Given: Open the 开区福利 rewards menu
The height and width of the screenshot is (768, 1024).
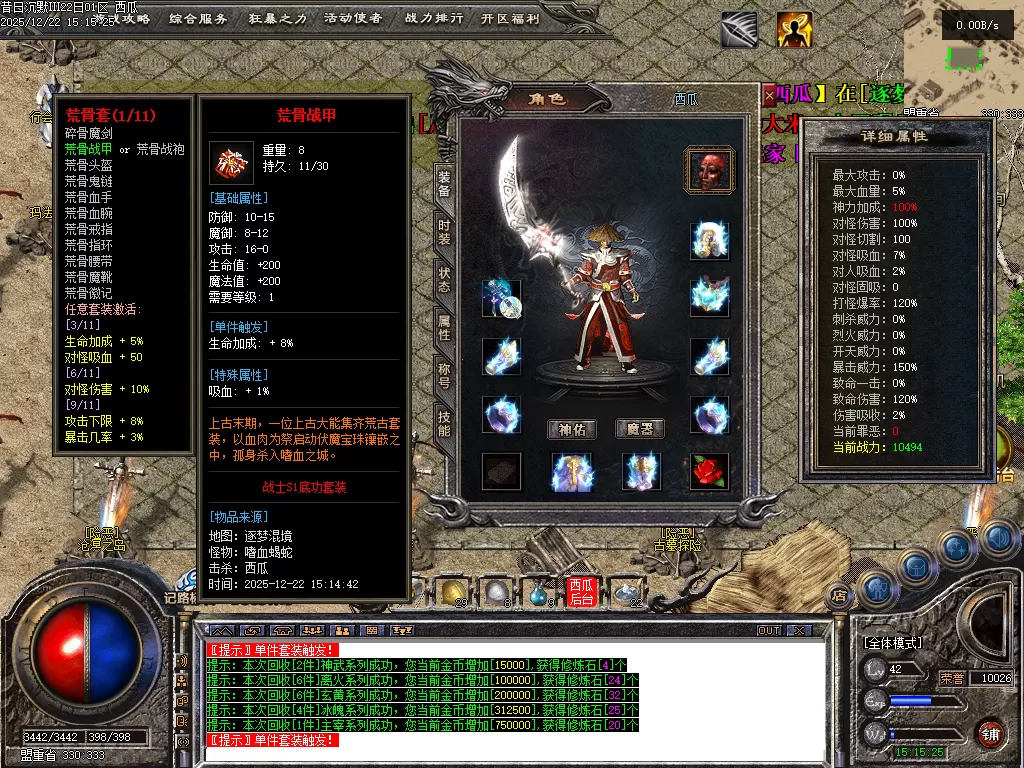Looking at the screenshot, I should 510,18.
